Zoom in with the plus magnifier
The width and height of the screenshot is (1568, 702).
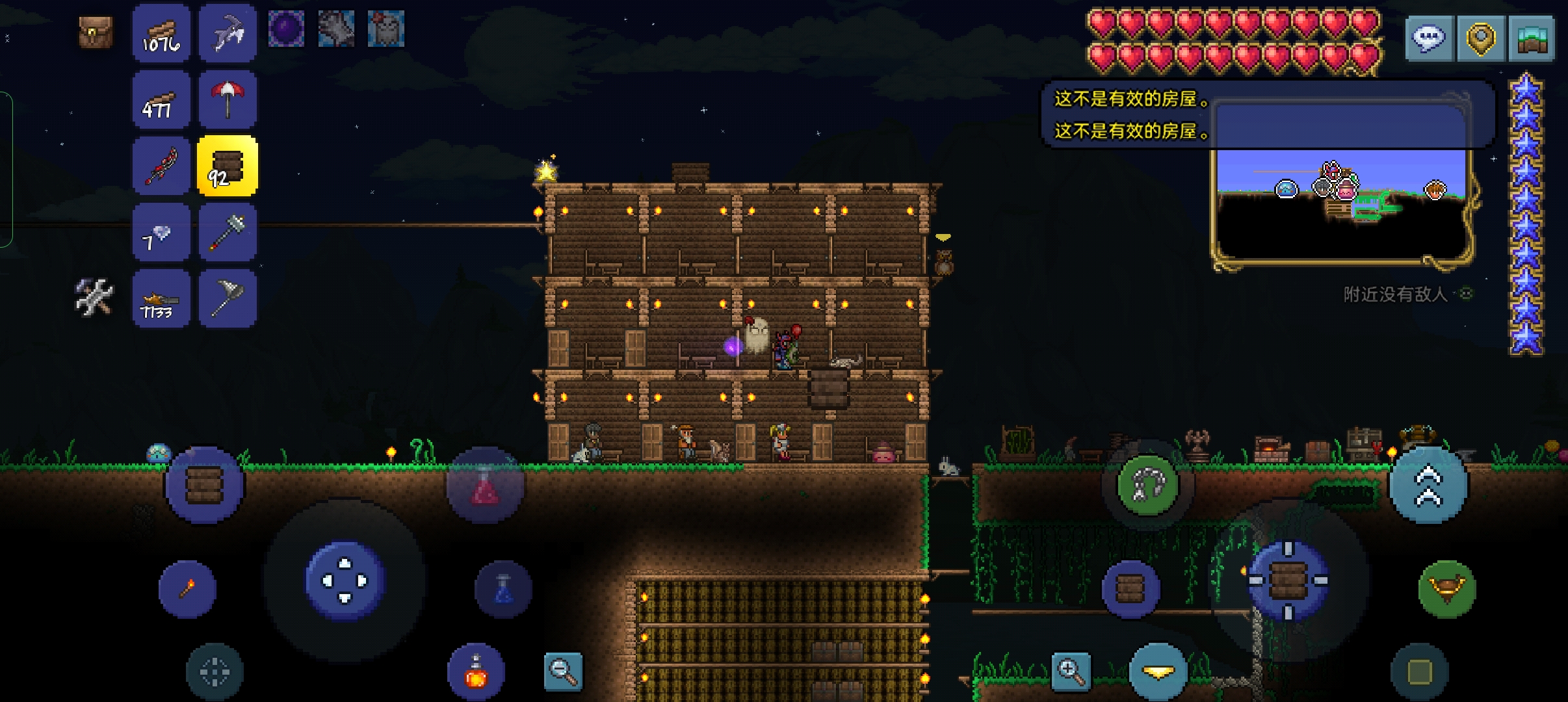pos(1071,671)
